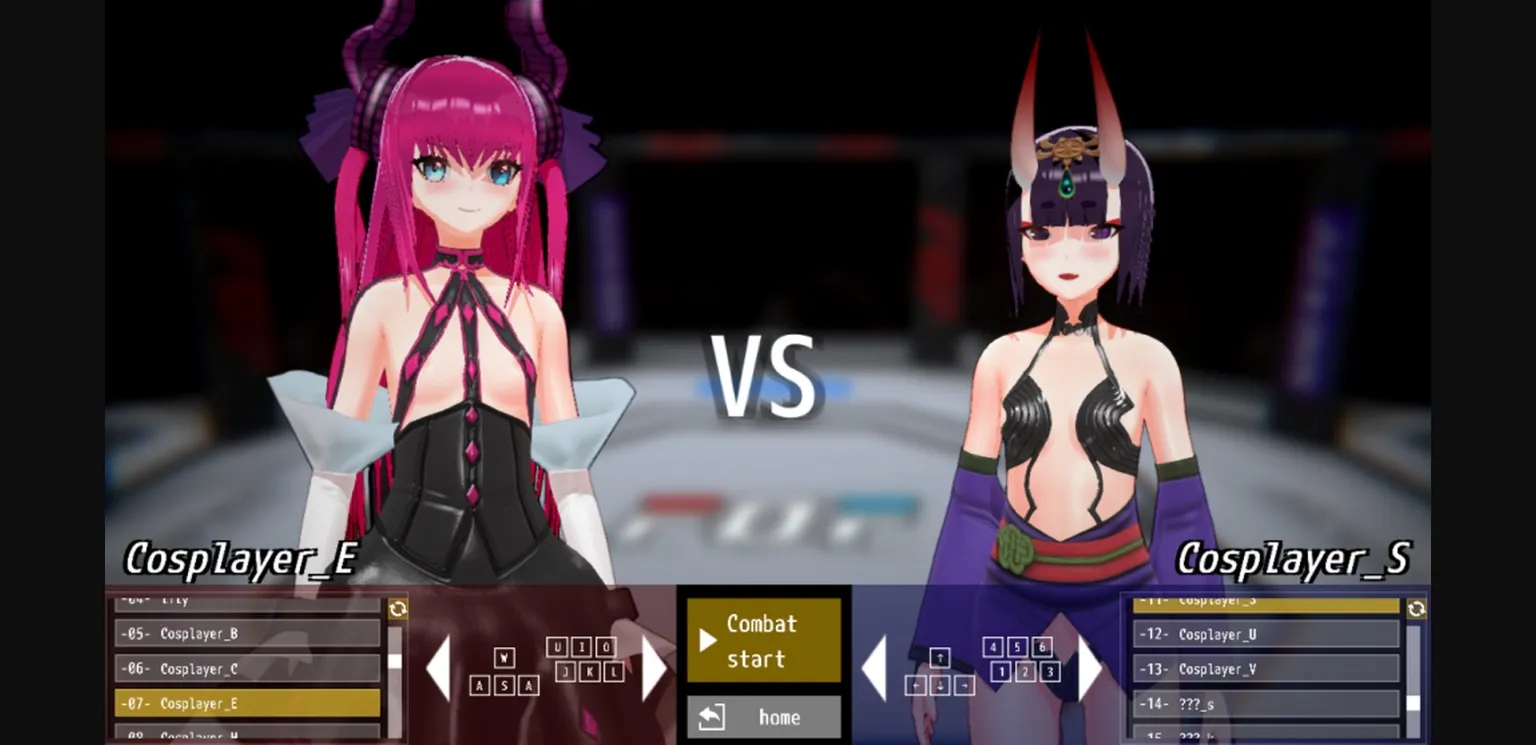Click the Combat start button
This screenshot has height=745, width=1536.
coord(765,640)
